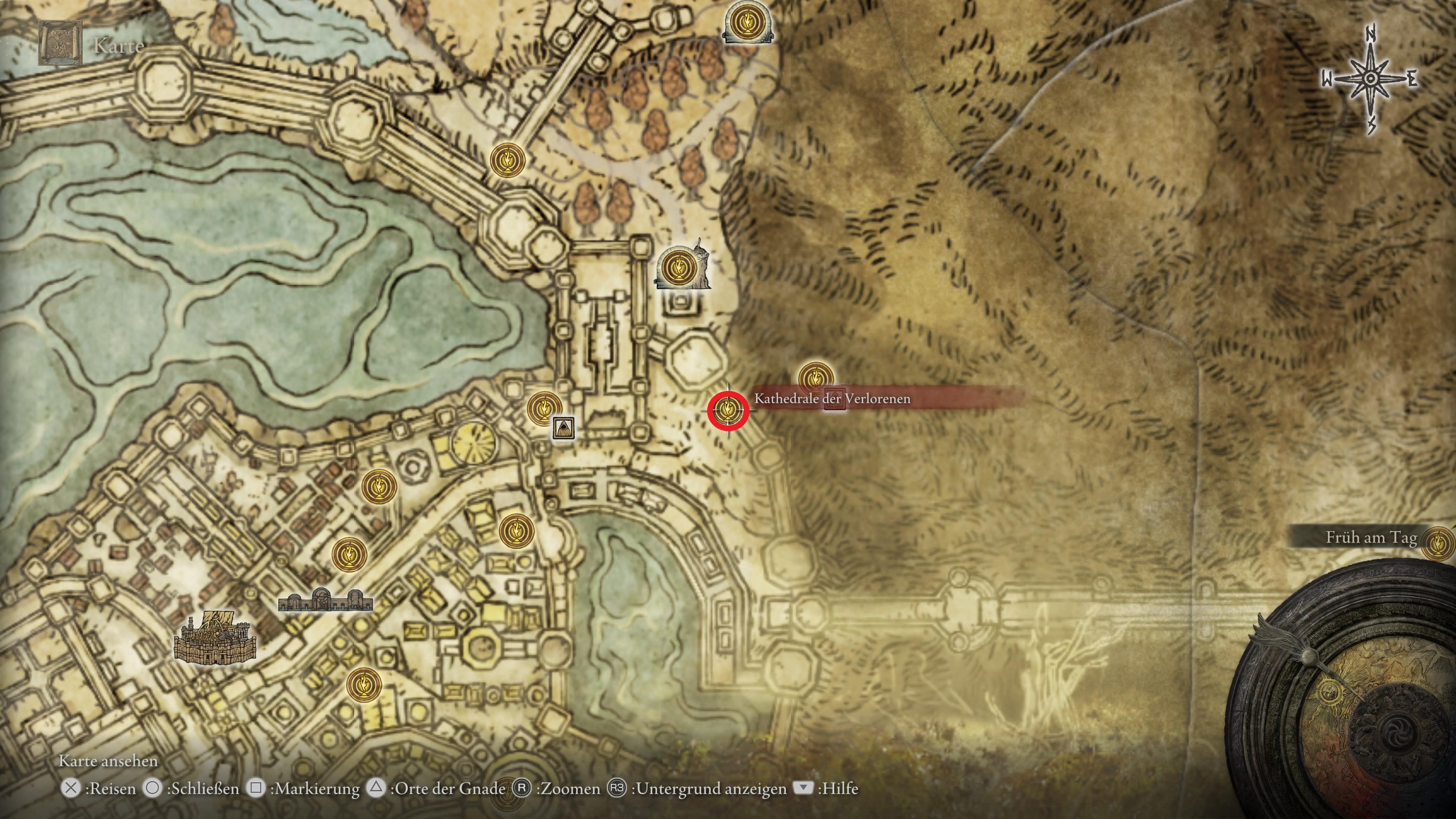Click the Karte map scroll icon
The image size is (1456, 819).
pyautogui.click(x=61, y=44)
